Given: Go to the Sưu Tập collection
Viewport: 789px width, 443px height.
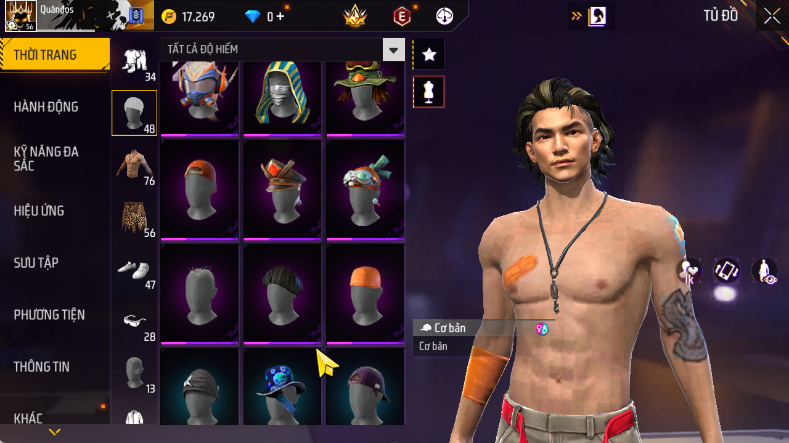Looking at the screenshot, I should click(36, 262).
